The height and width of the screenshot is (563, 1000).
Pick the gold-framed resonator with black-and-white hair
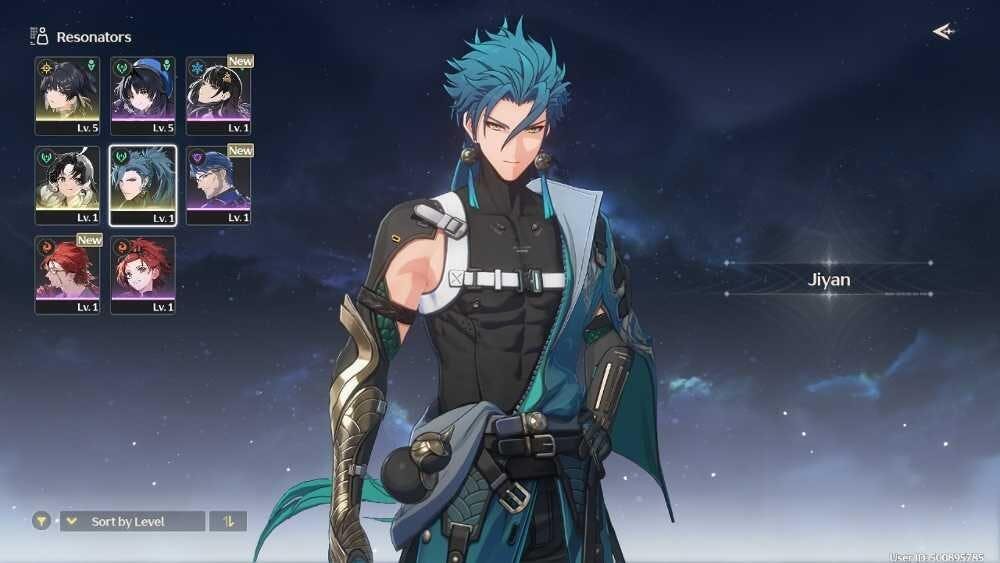[x=67, y=185]
